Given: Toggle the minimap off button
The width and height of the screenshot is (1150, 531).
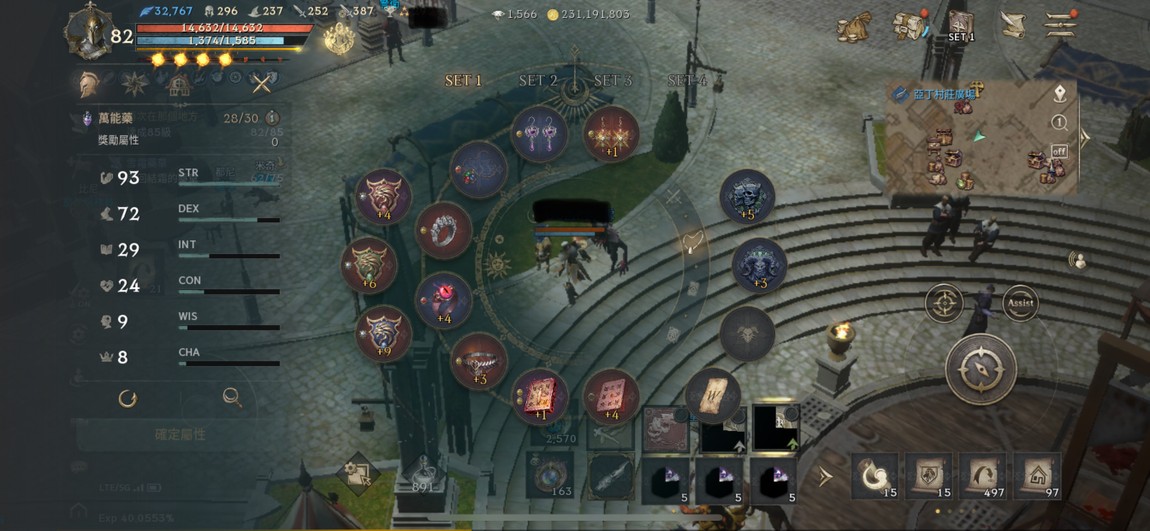Looking at the screenshot, I should pos(1059,150).
